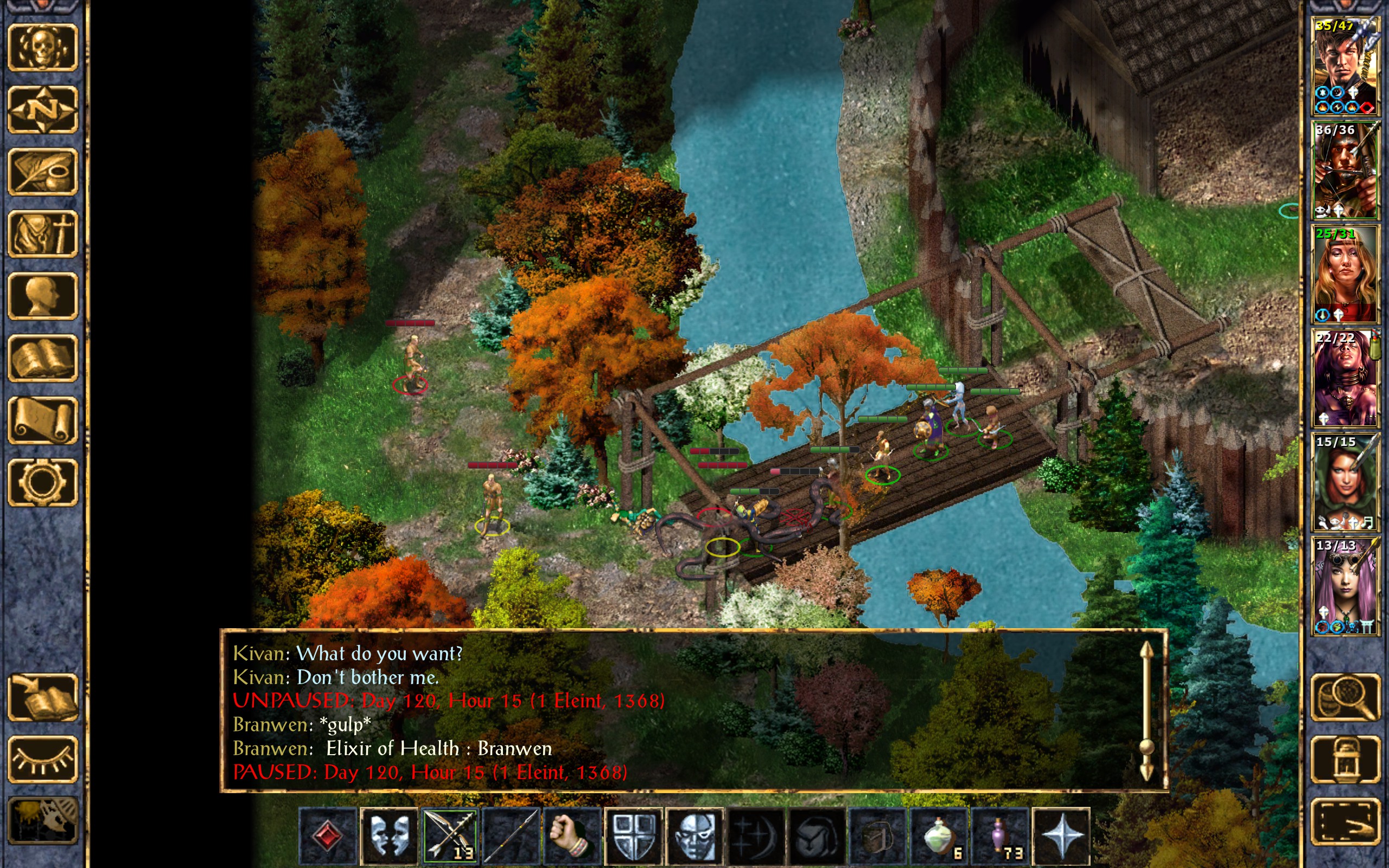Open the mage spellbook icon
The width and height of the screenshot is (1389, 868).
42,357
